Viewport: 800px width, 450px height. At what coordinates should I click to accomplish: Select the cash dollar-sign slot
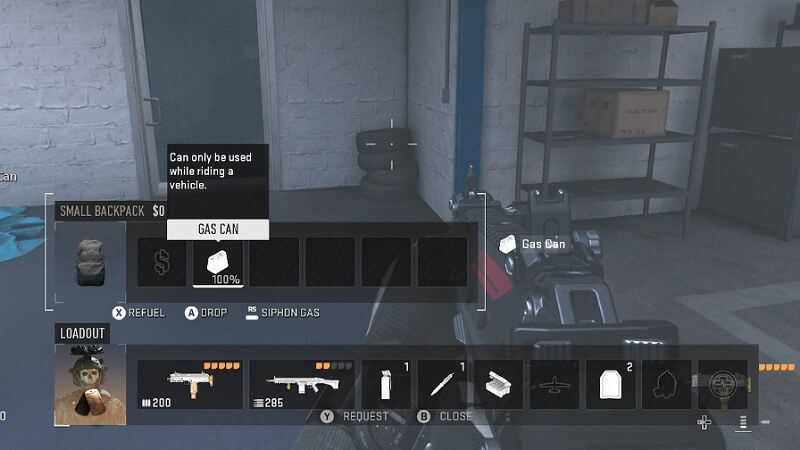(x=161, y=262)
